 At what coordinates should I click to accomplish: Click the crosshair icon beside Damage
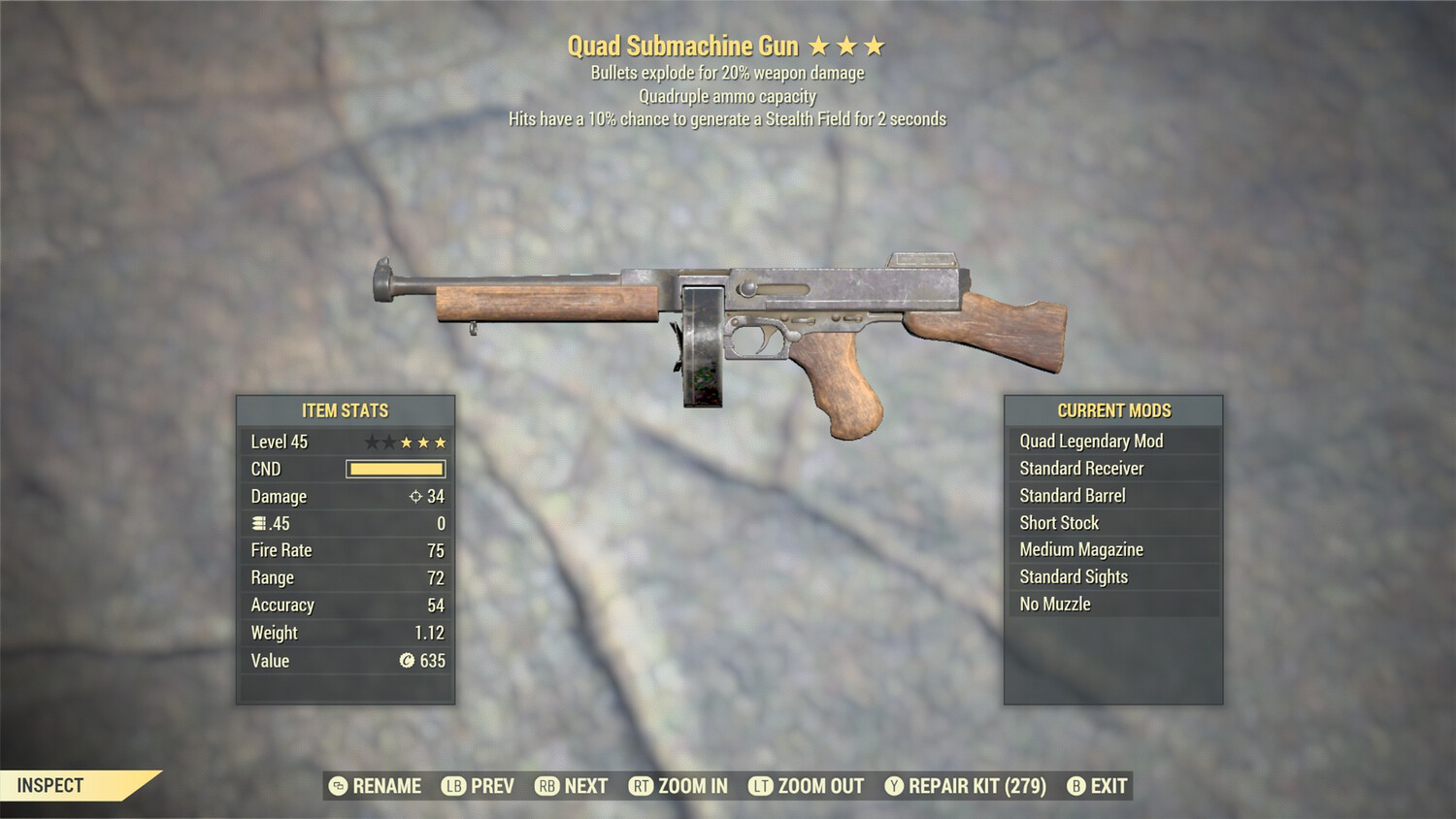[416, 496]
